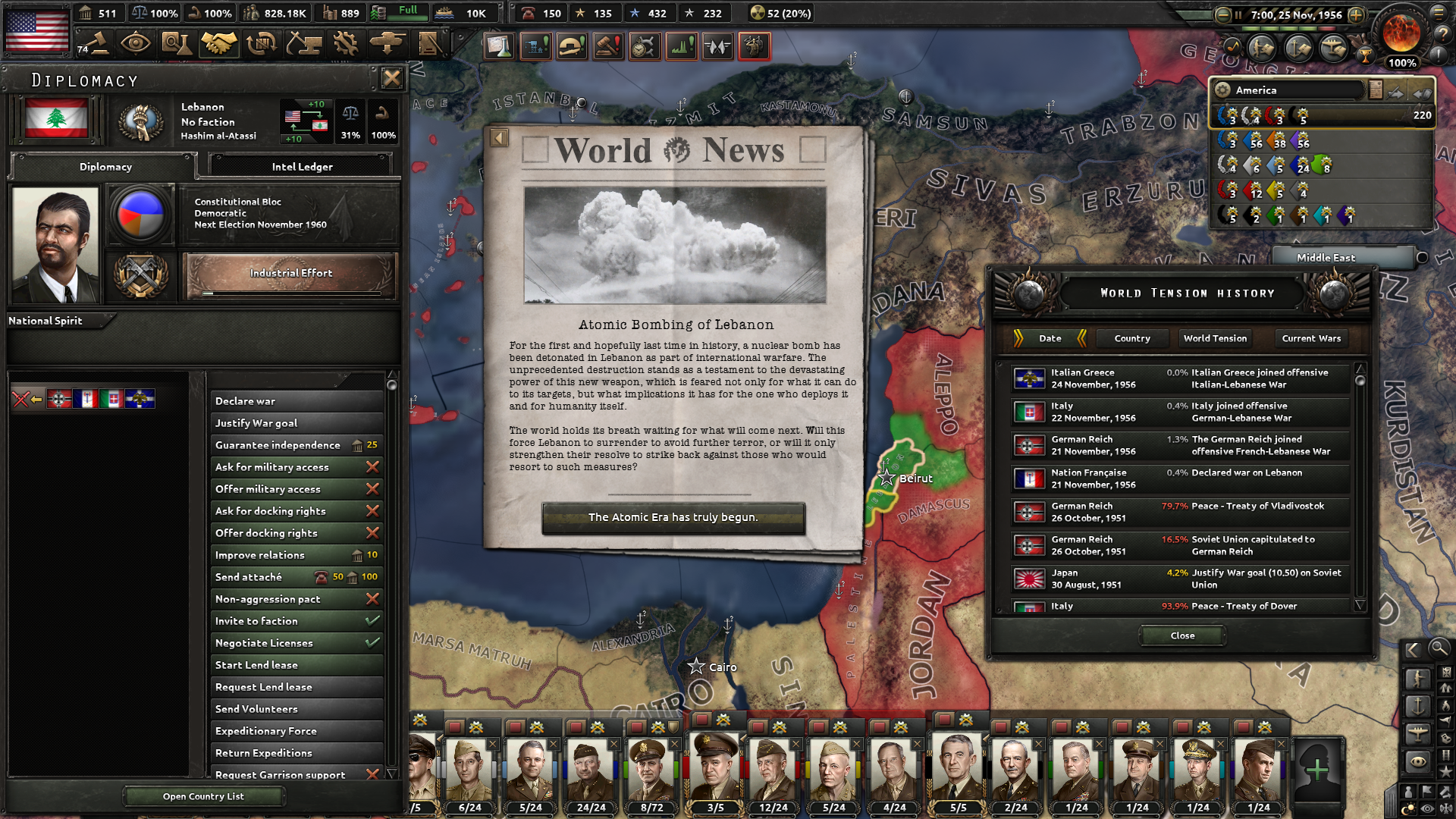Viewport: 1456px width, 819px height.
Task: Disable the Ask for military access option
Action: 372,467
